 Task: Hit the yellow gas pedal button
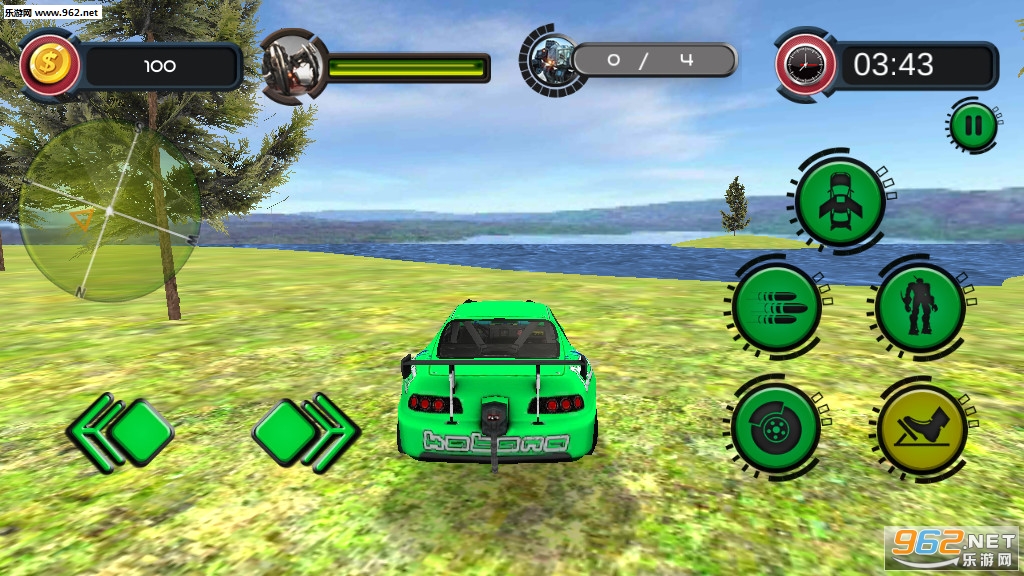(920, 430)
